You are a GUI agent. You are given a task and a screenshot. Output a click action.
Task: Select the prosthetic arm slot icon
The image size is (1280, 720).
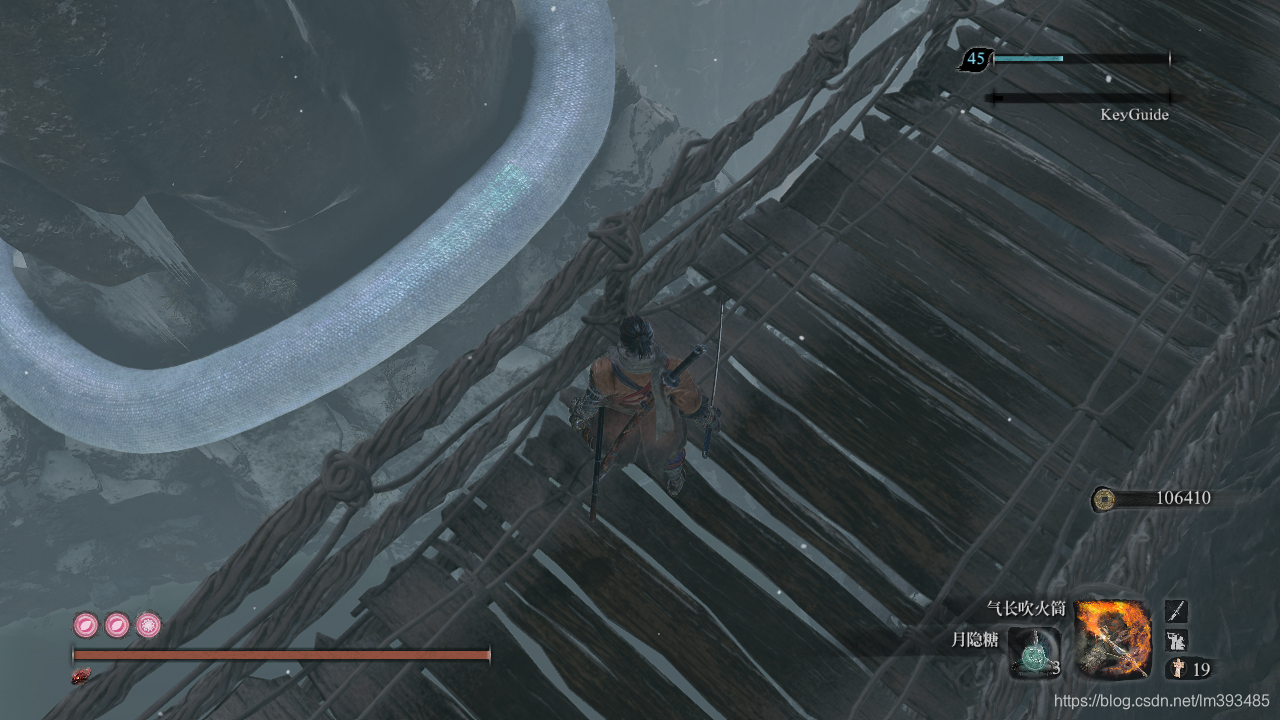click(x=1177, y=640)
